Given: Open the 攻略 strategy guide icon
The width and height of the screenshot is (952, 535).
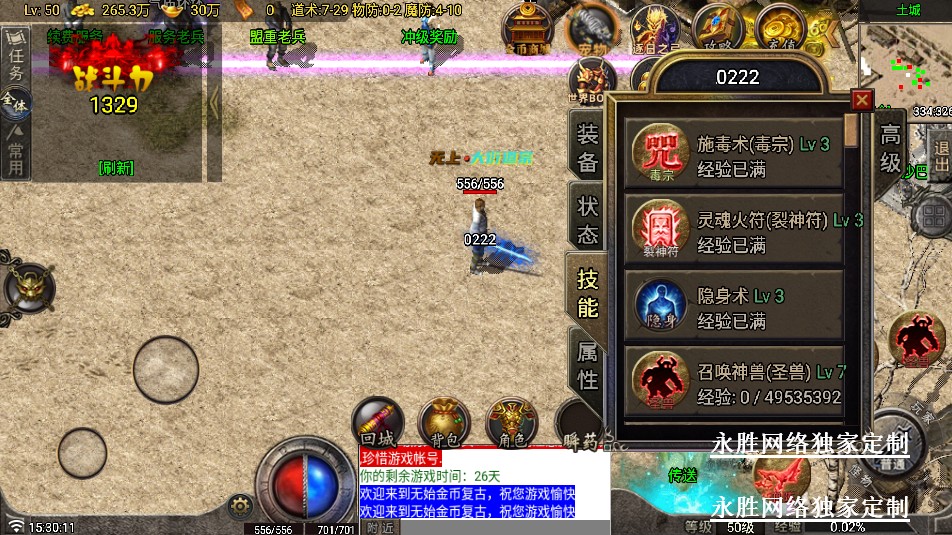Looking at the screenshot, I should pos(717,28).
